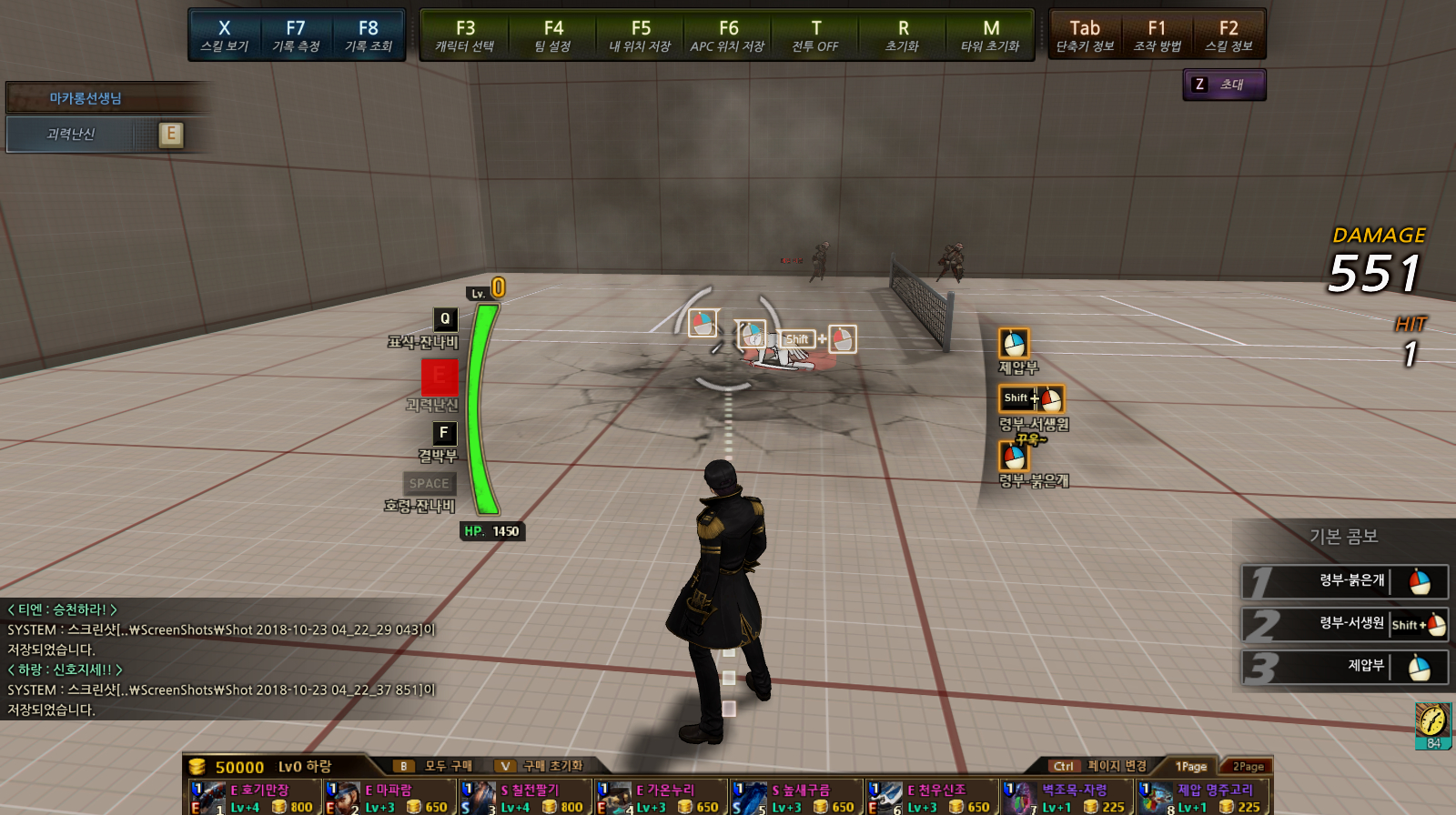Viewport: 1456px width, 815px height.
Task: Select the 초기화 reset button
Action: point(903,35)
